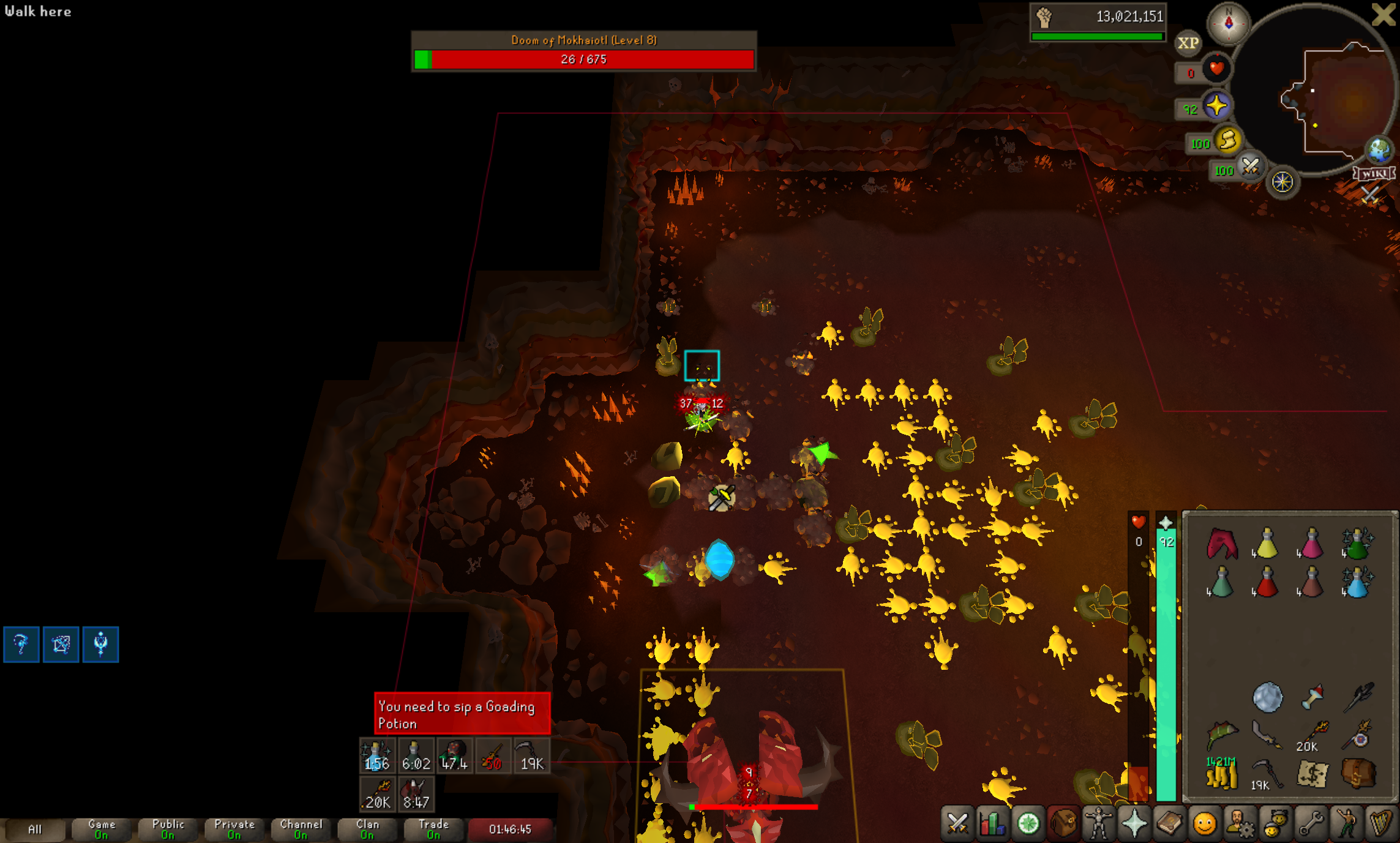Select the coins stack in inventory

pyautogui.click(x=1221, y=774)
